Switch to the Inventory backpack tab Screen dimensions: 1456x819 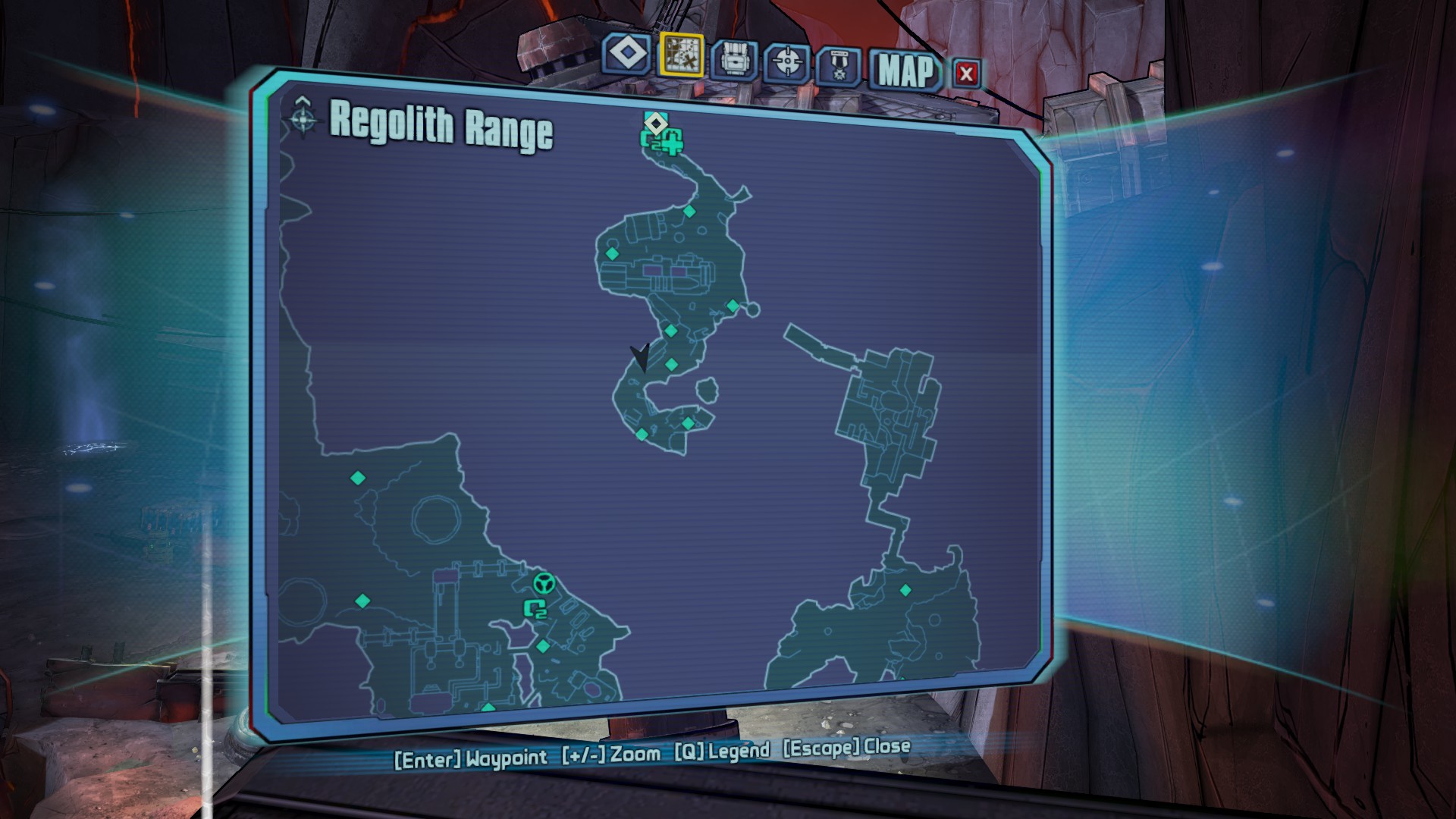point(734,59)
